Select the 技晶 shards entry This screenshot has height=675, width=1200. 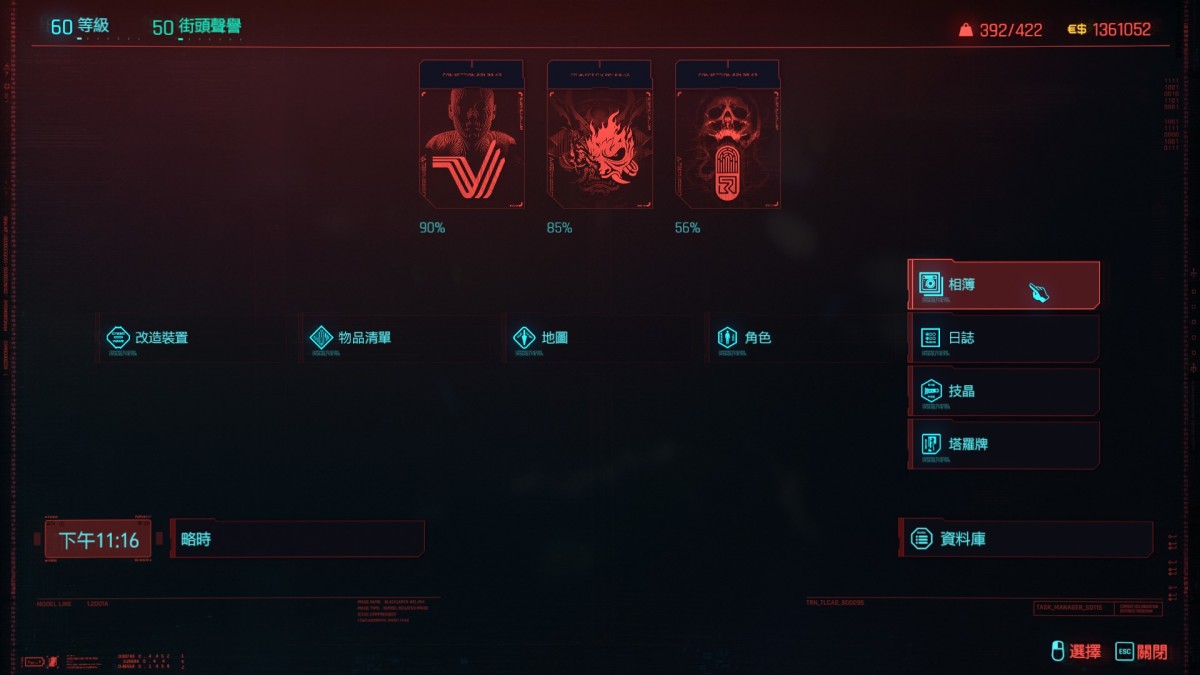tap(1002, 391)
